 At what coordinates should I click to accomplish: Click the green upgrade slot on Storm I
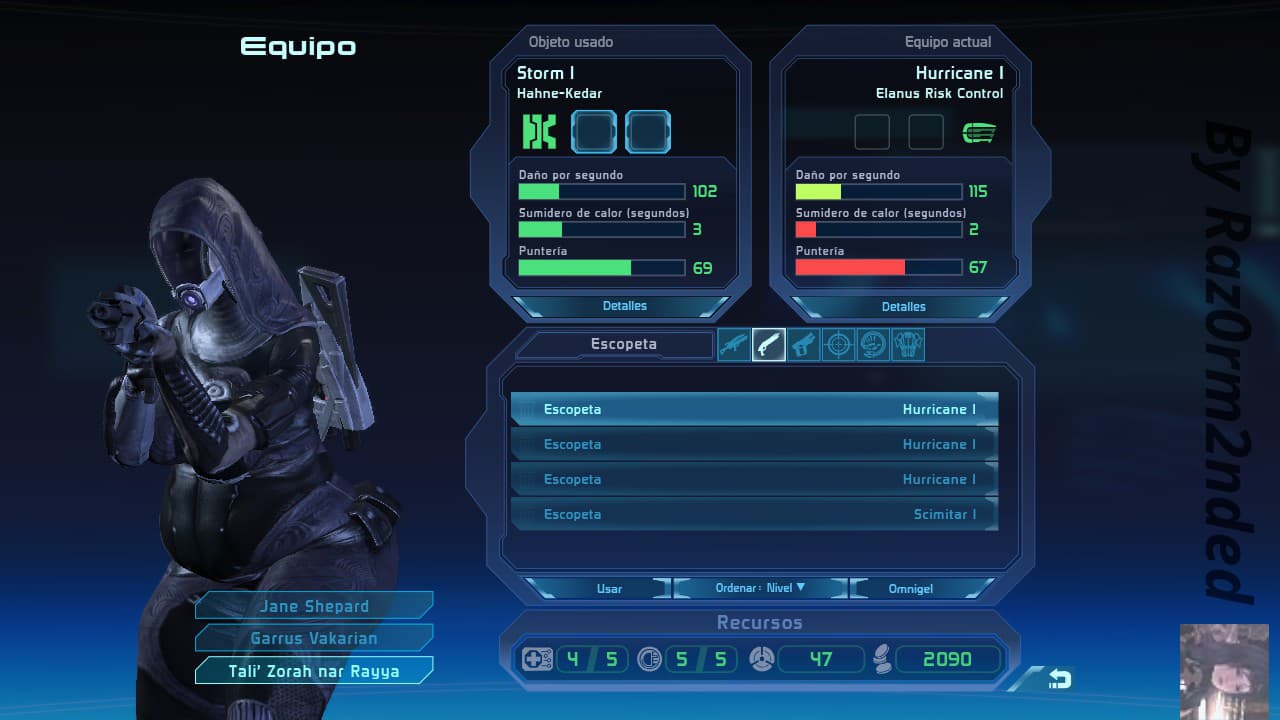click(539, 132)
